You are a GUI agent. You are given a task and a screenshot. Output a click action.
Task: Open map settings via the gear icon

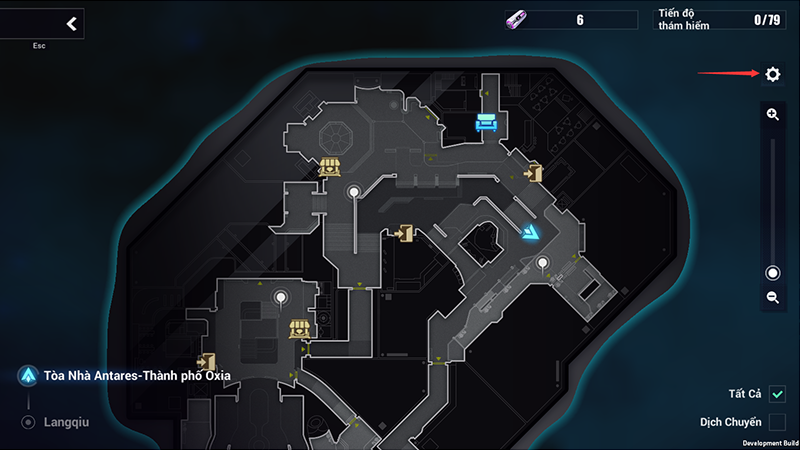click(772, 75)
